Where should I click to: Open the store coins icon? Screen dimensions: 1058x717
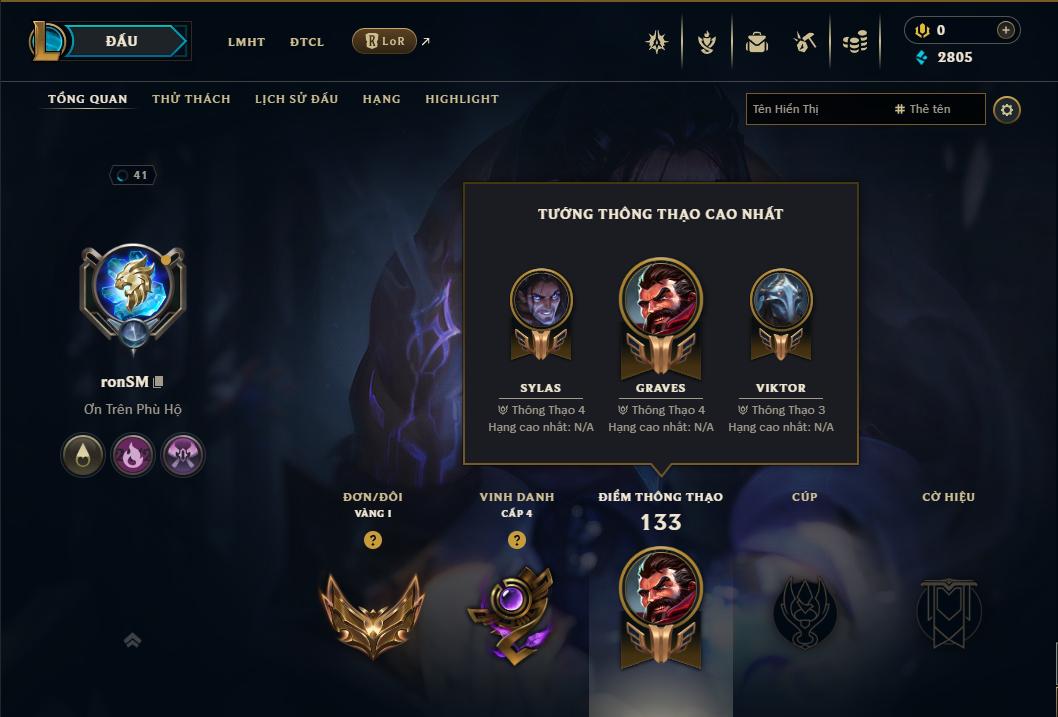pyautogui.click(x=855, y=42)
